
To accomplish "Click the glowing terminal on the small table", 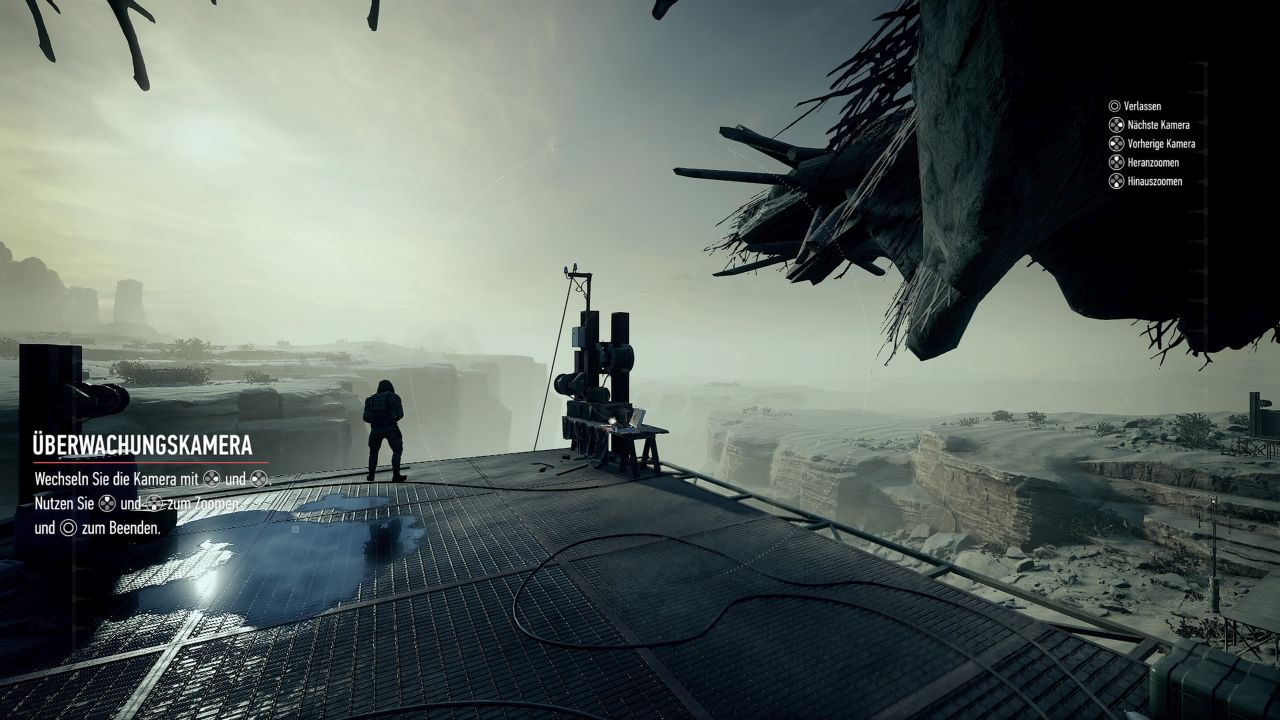I will point(633,418).
